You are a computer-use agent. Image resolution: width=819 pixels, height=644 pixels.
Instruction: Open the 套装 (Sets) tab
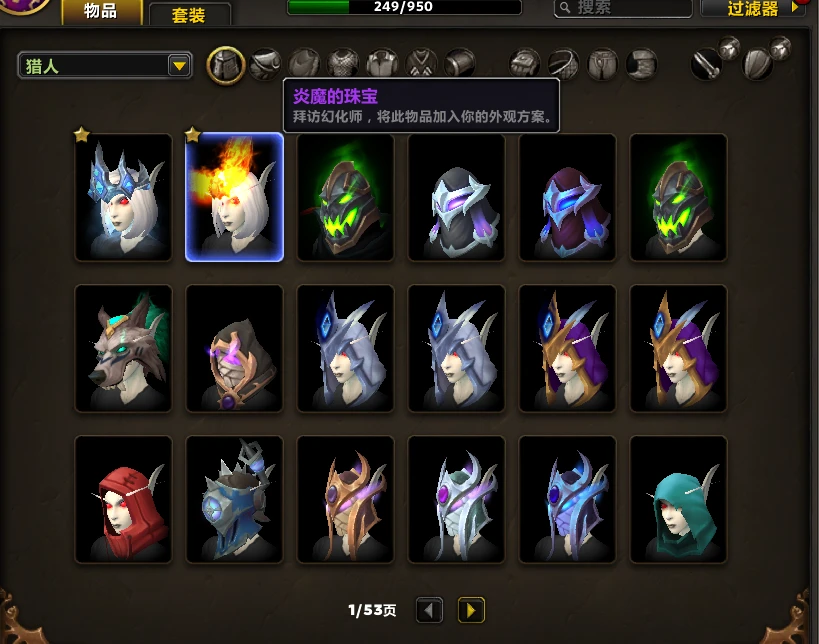tap(189, 15)
